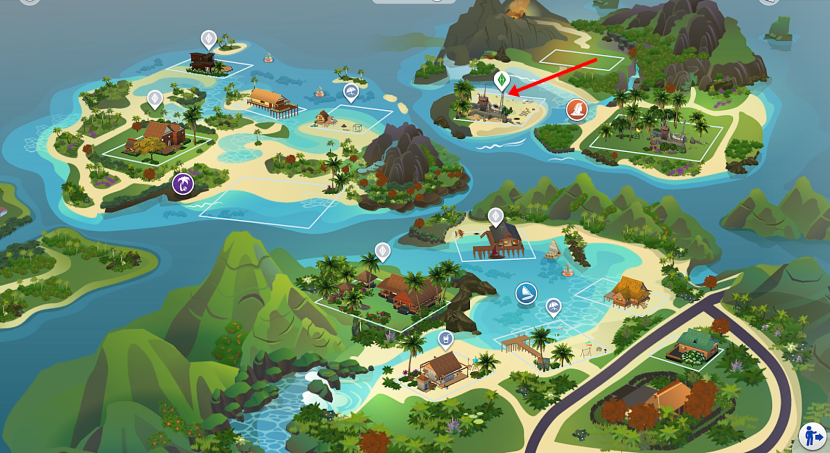This screenshot has height=453, width=830.
Task: Click the blue sim with arrow button
Action: click(814, 436)
